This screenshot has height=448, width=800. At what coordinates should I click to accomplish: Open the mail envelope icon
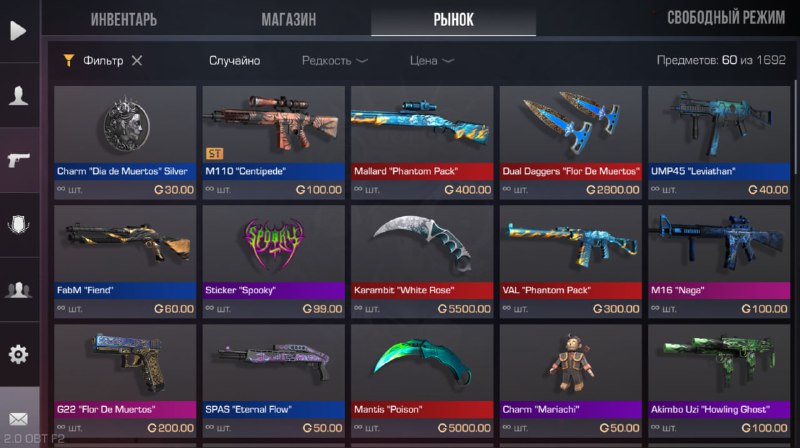[18, 418]
